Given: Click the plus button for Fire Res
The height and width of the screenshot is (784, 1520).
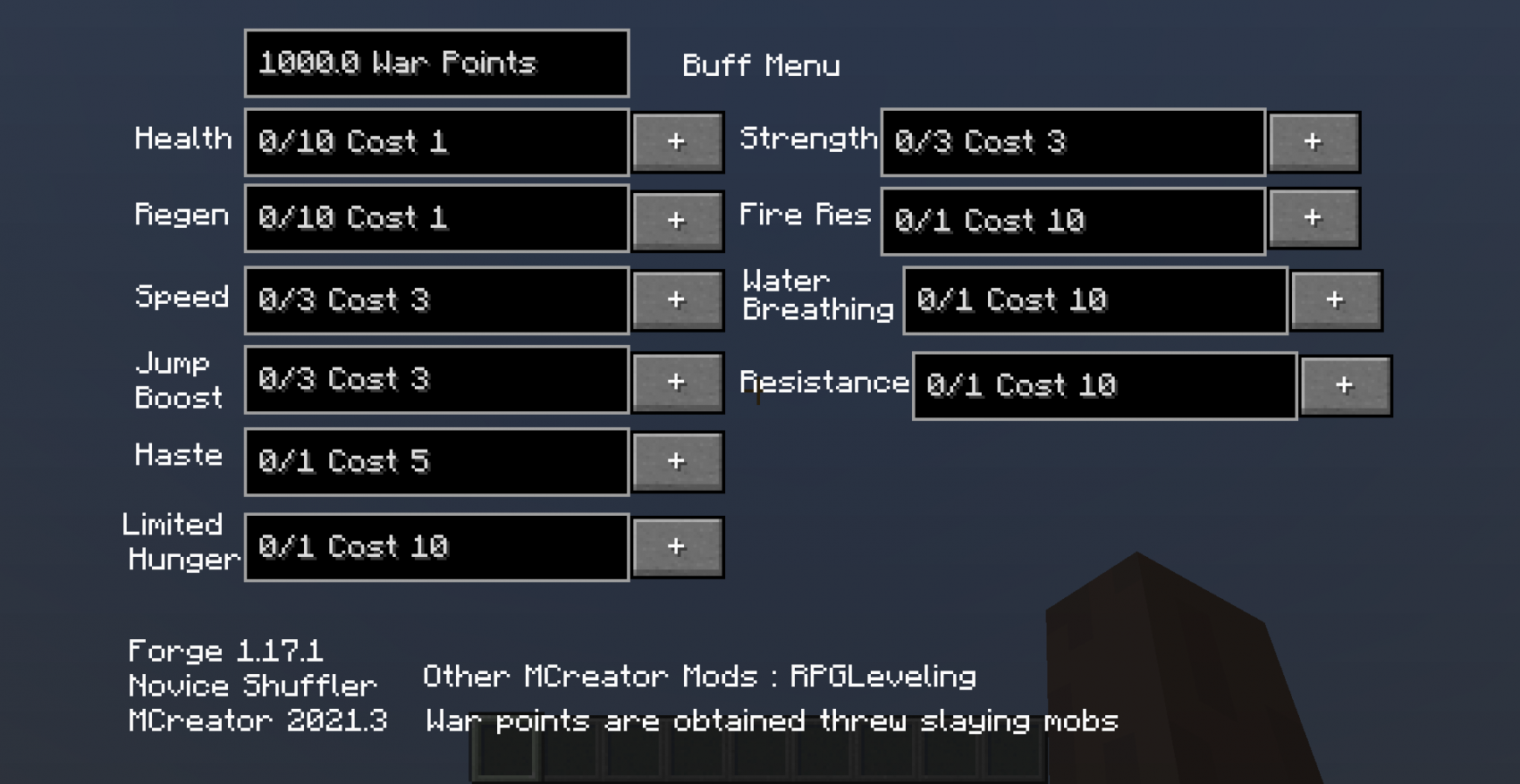Looking at the screenshot, I should pos(1313,217).
